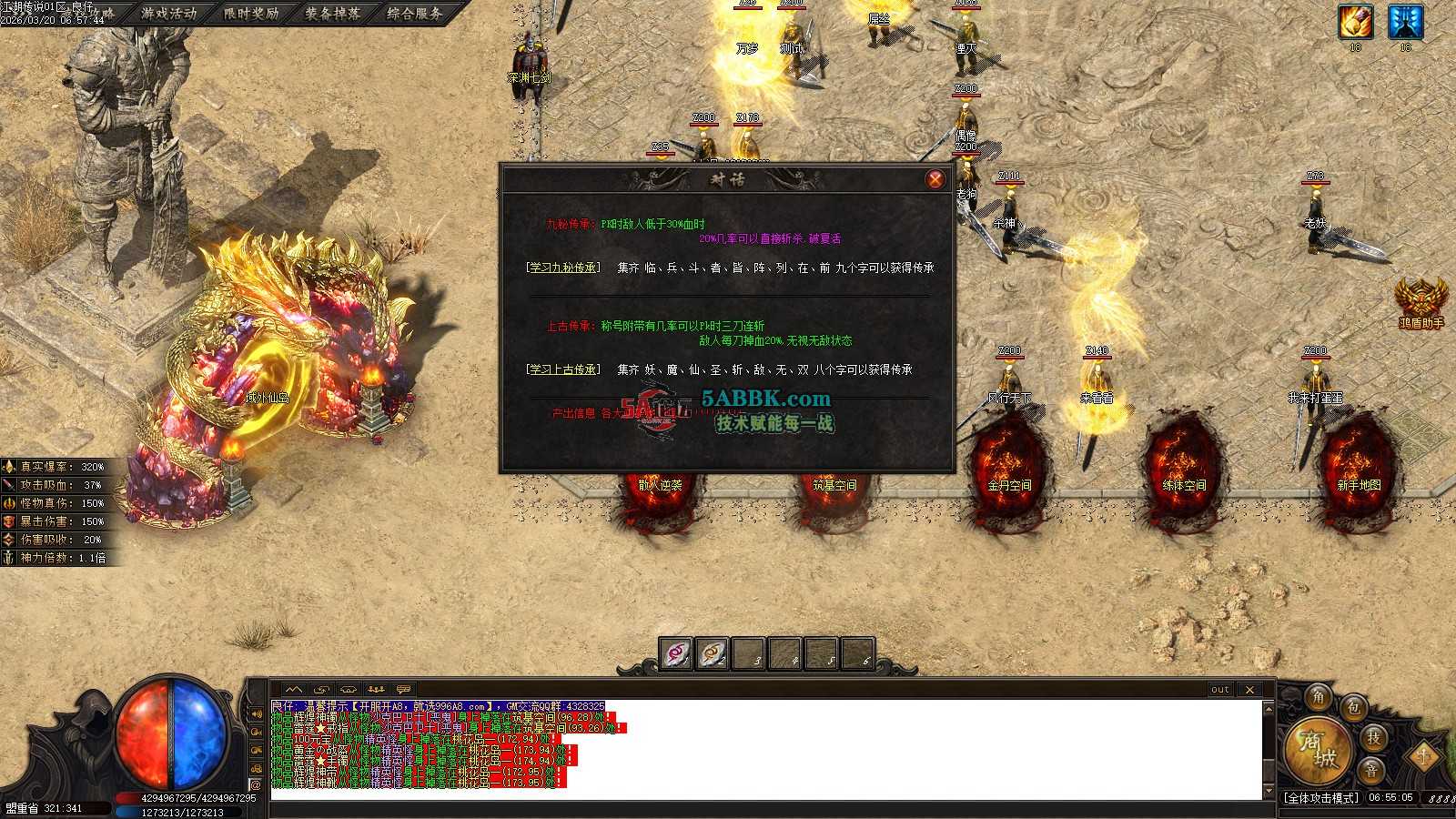Screen dimensions: 1456x819
Task: Use the pink swirl item in hotbar slot 1
Action: pyautogui.click(x=676, y=653)
